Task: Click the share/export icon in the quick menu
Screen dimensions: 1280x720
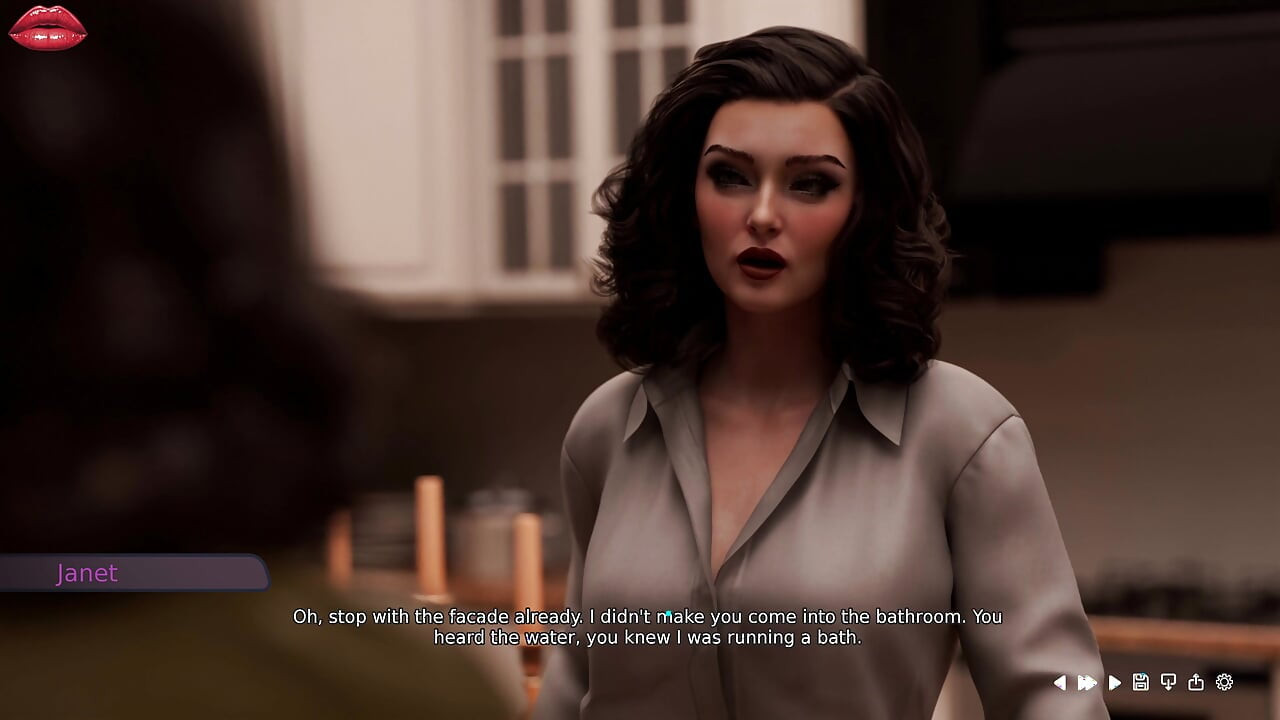Action: (1196, 682)
